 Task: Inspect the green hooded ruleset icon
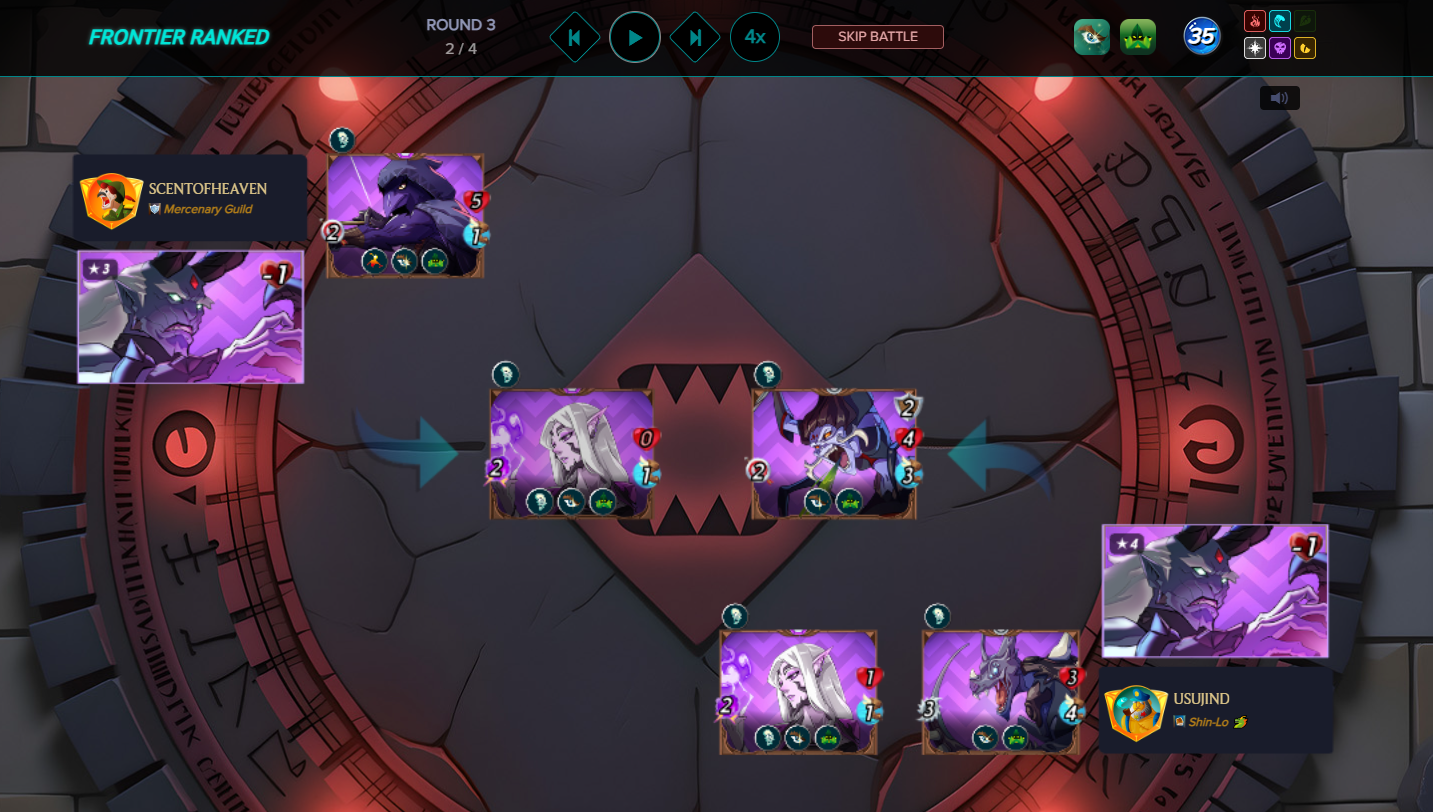1137,37
